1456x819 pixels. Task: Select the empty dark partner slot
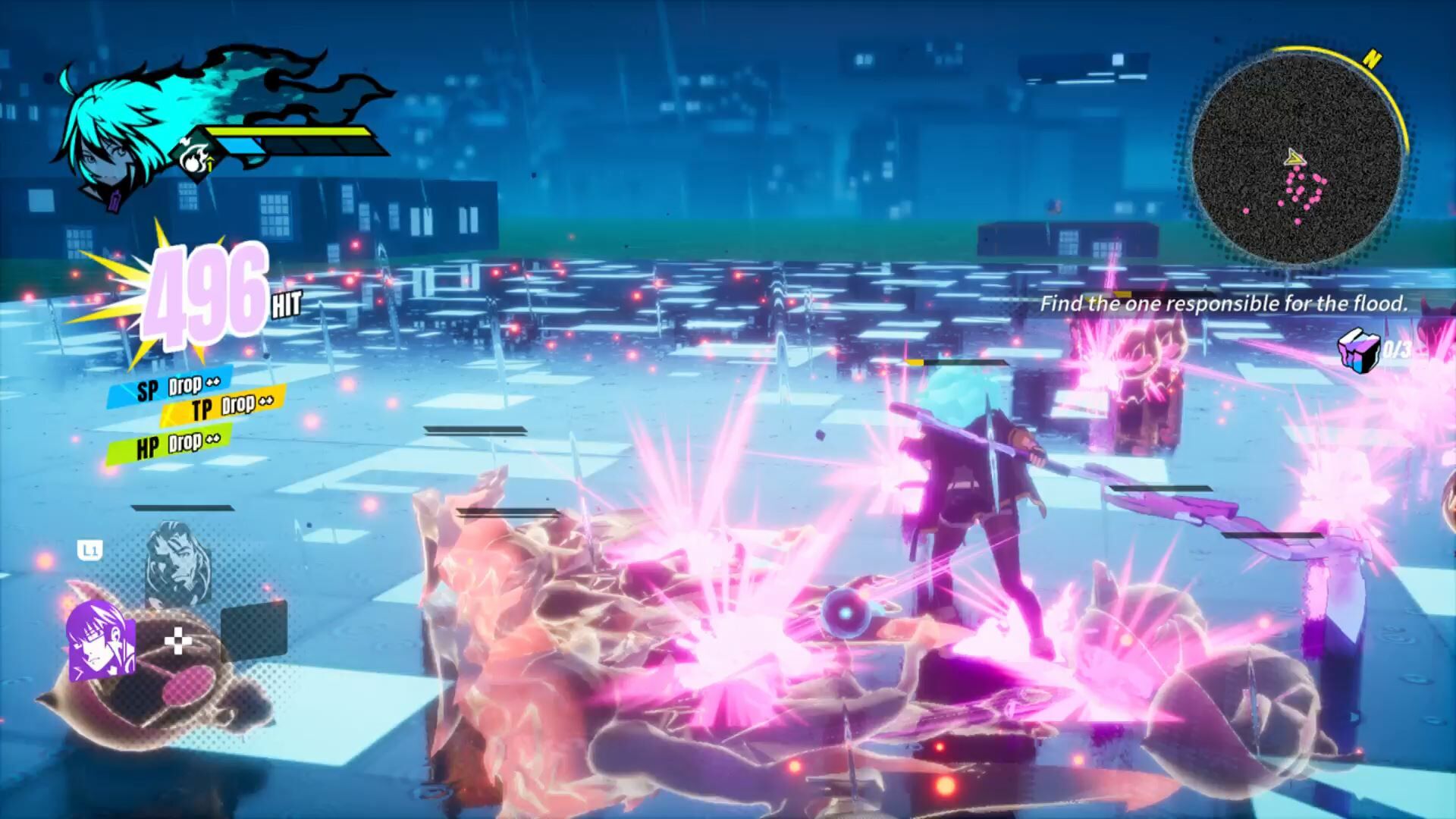pos(254,630)
